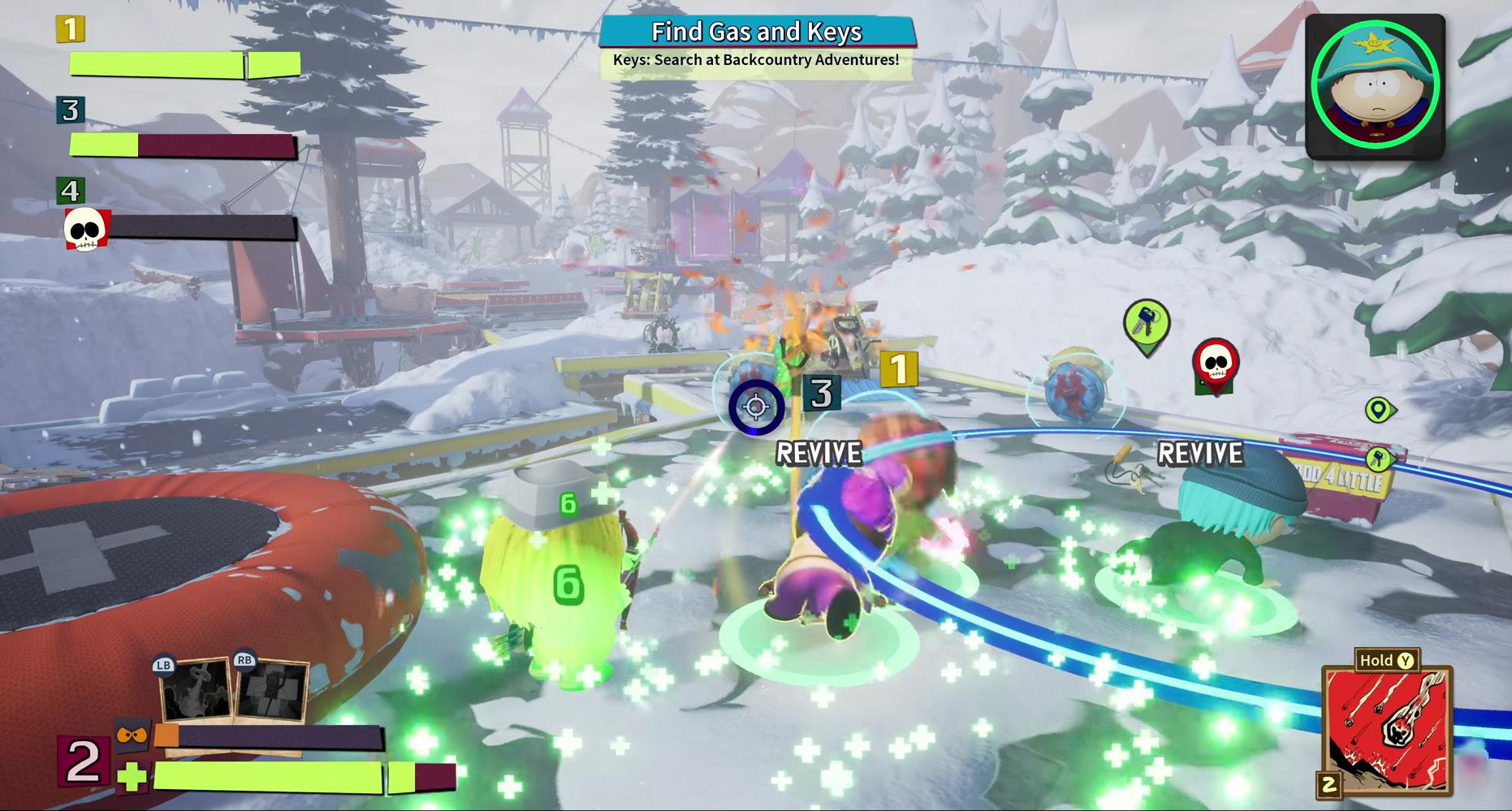Select the red skull downed-player marker

coord(1215,365)
